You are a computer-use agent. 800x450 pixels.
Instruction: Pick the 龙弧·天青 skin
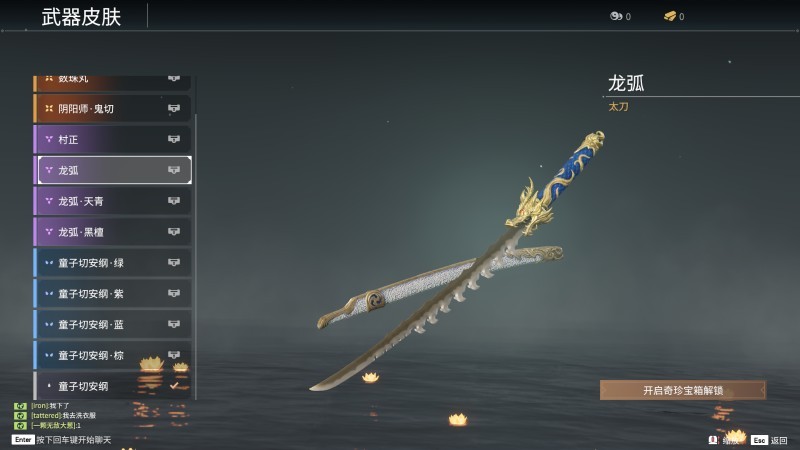click(112, 201)
